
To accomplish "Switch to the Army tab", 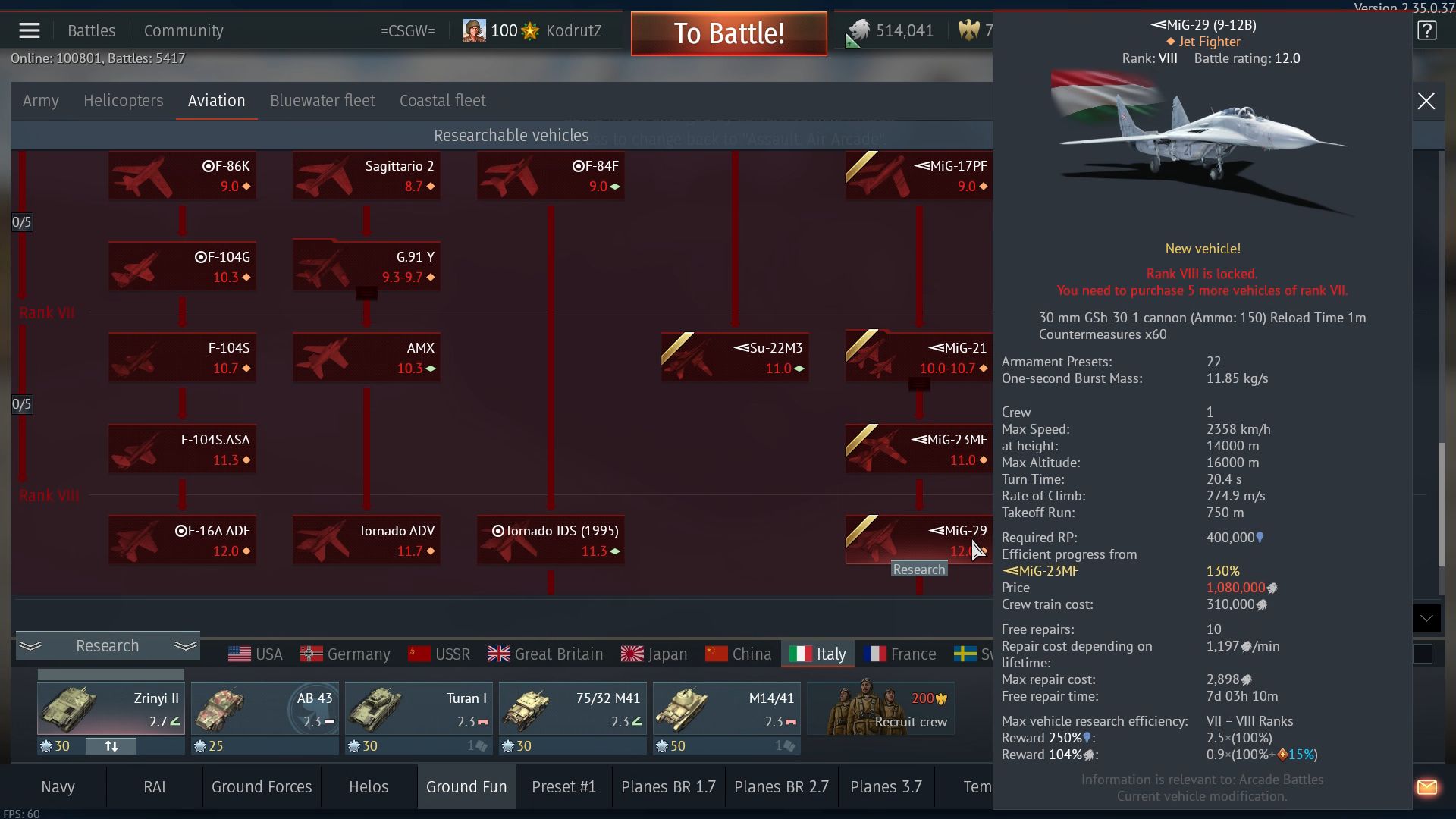I will [41, 101].
